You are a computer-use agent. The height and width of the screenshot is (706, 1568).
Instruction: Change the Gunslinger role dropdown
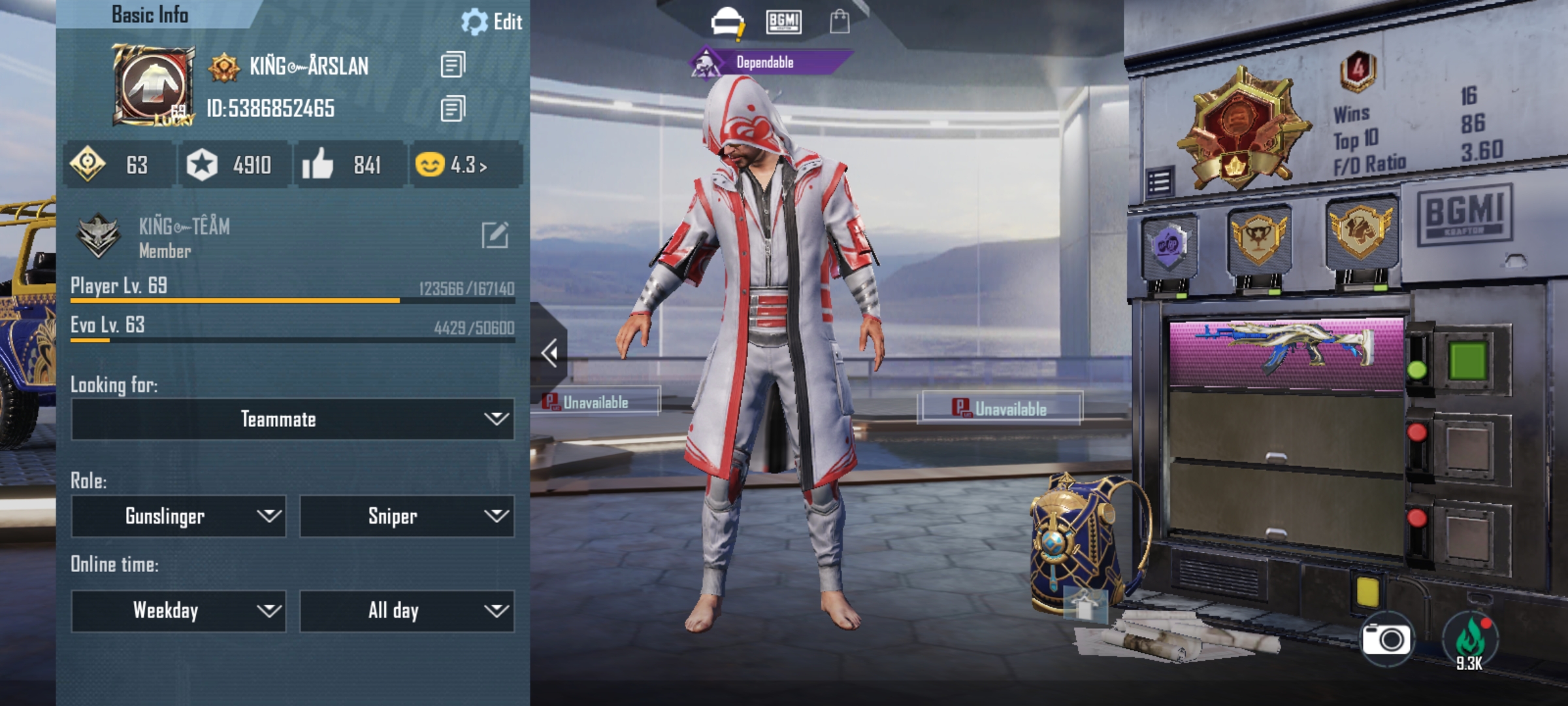(178, 516)
